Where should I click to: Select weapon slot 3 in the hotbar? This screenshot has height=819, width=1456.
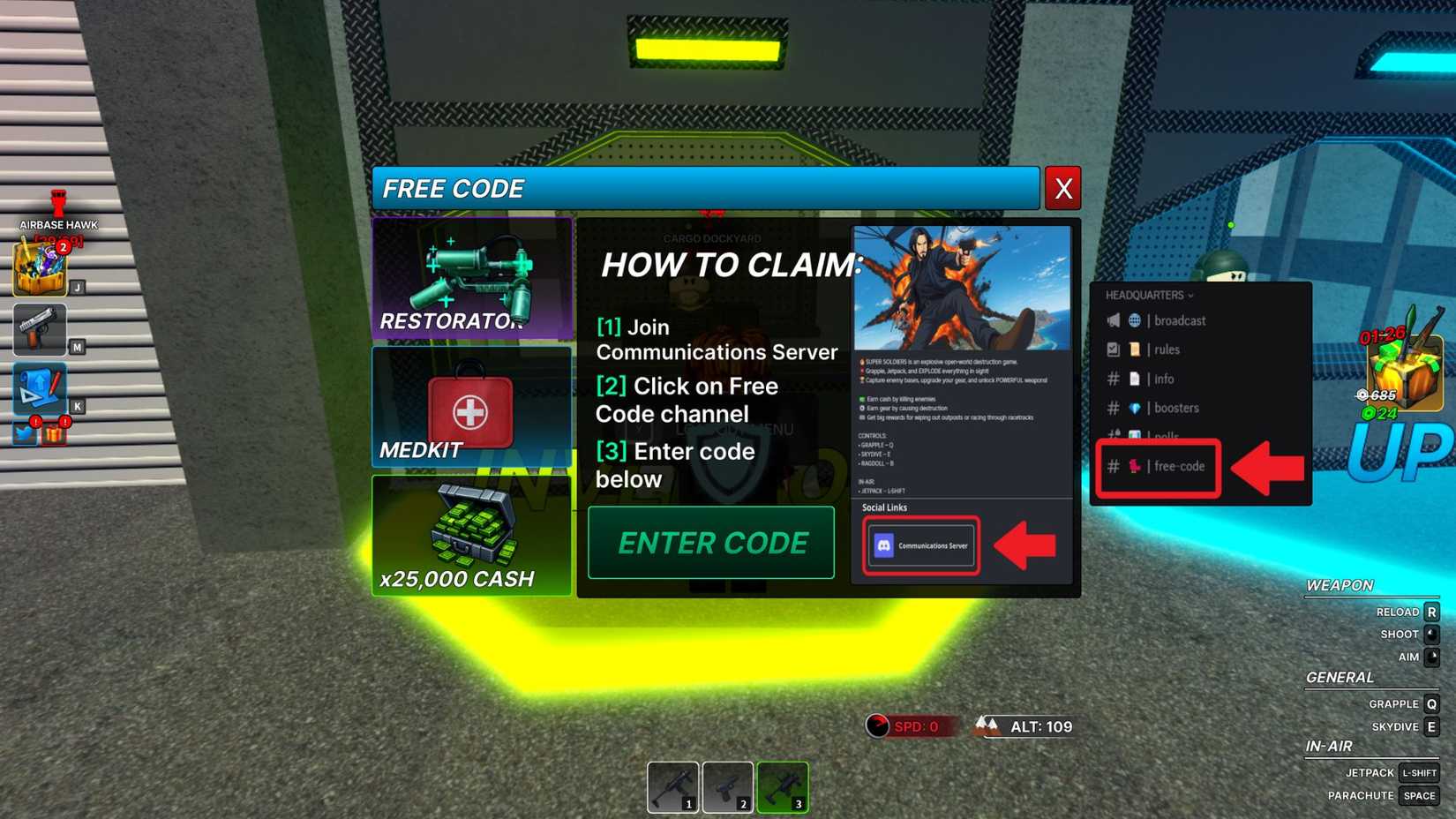(784, 785)
